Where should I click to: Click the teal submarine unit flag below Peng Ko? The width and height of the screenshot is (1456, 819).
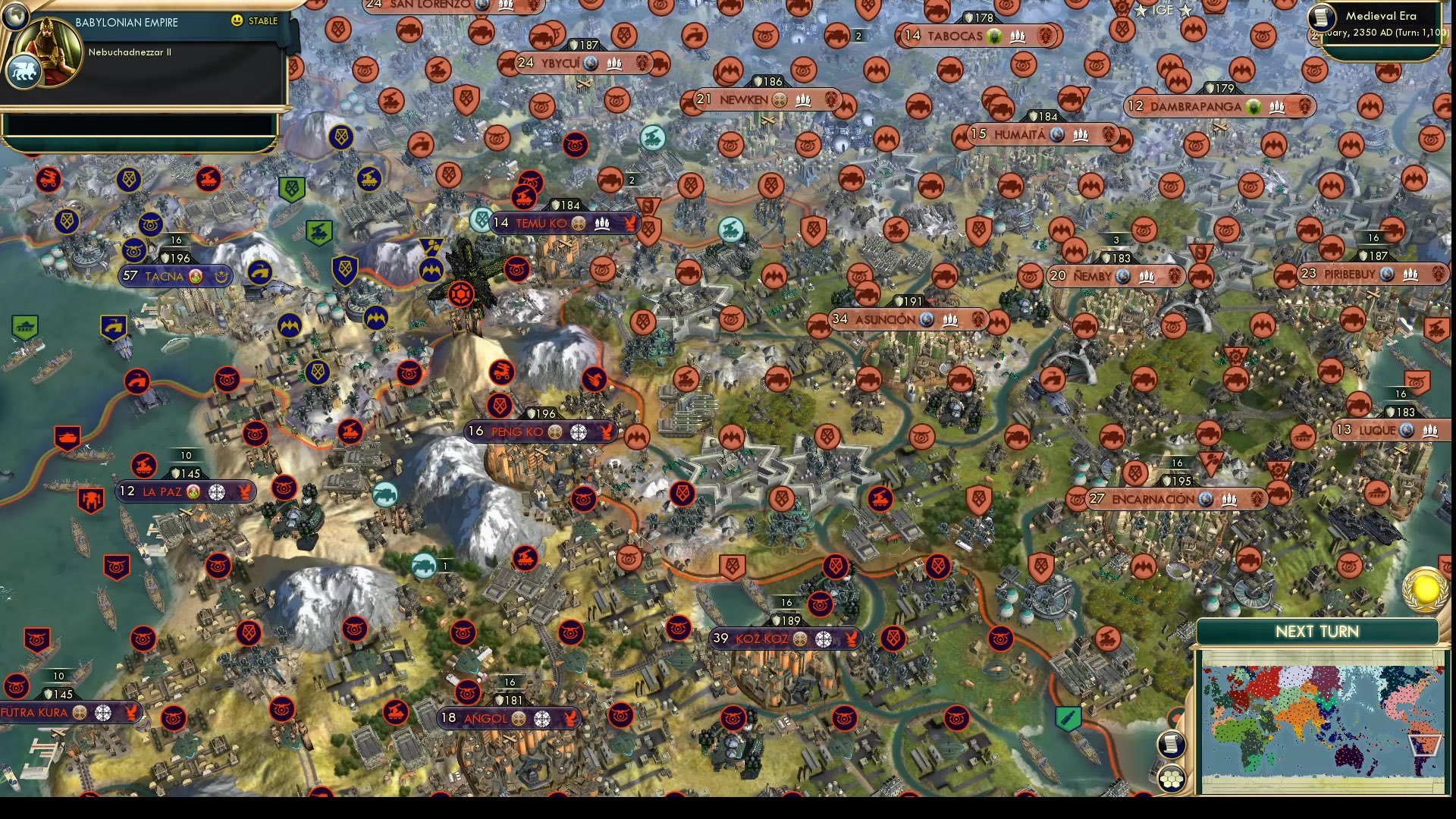click(422, 566)
